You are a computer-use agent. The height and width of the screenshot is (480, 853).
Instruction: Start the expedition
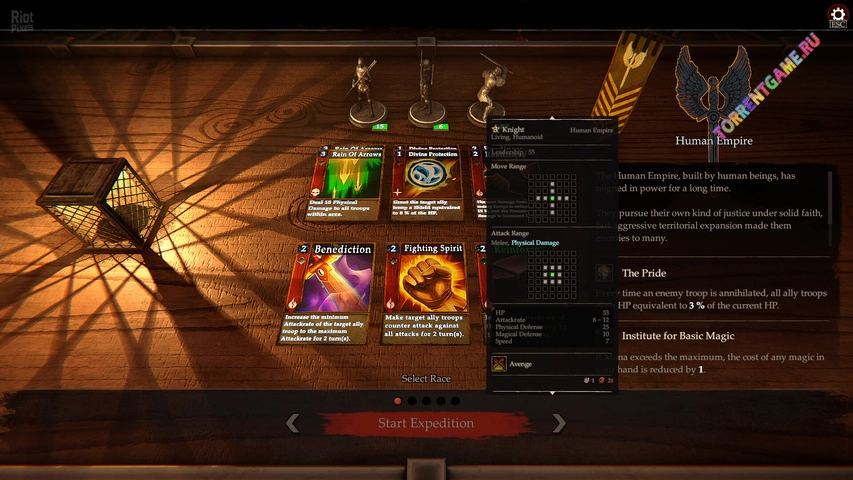coord(426,423)
